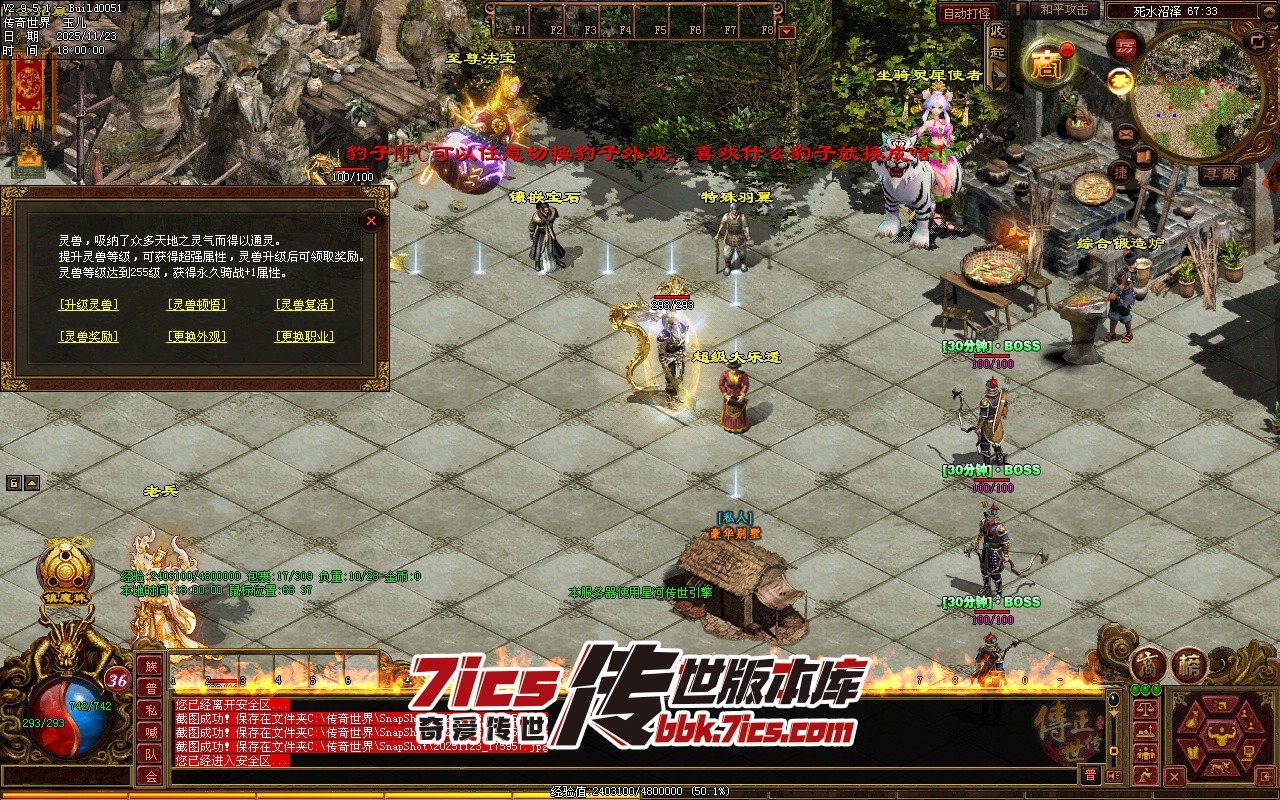Viewport: 1280px width, 800px height.
Task: Choose the 灵兽复活 option
Action: [x=304, y=305]
